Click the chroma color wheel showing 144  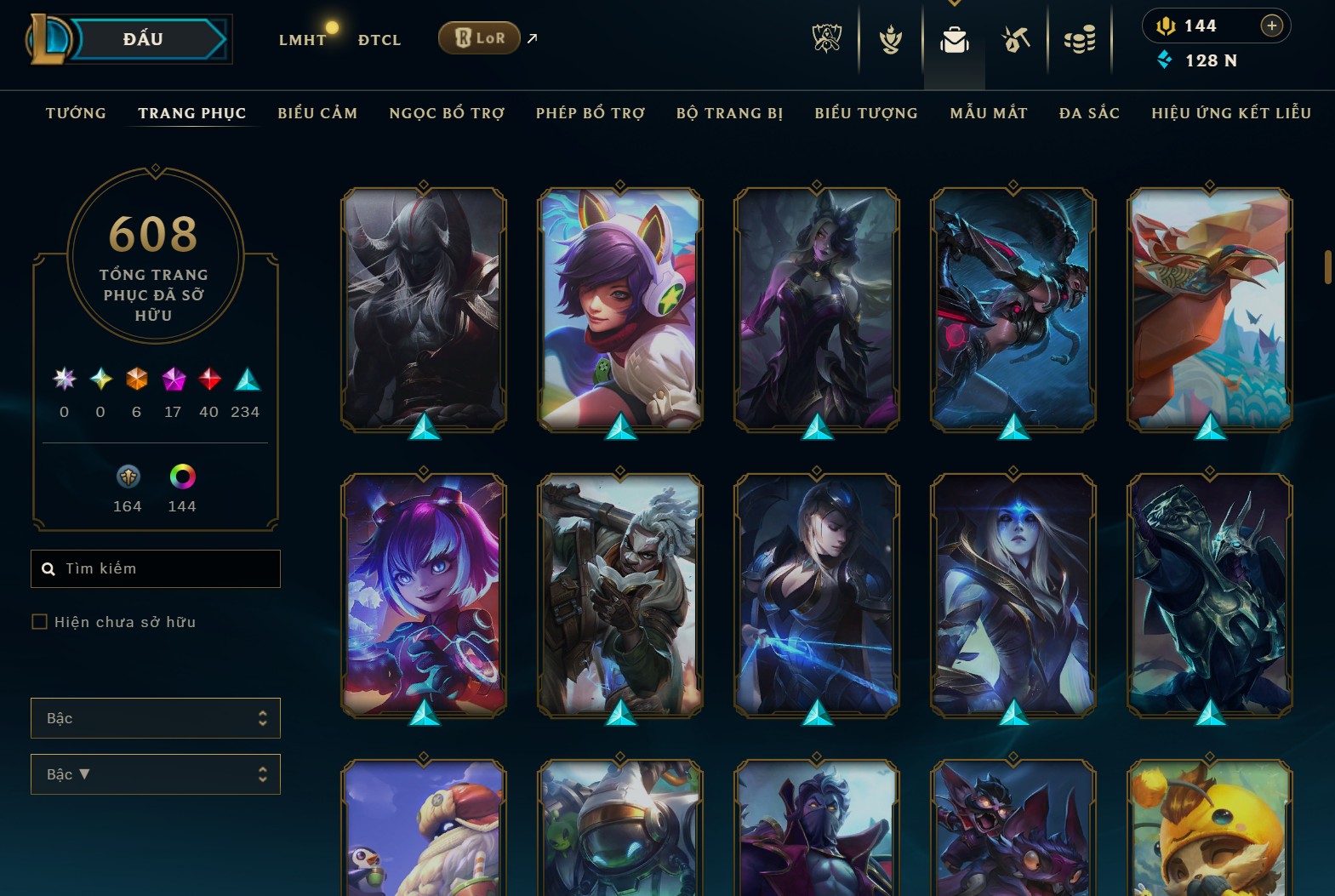pyautogui.click(x=182, y=478)
